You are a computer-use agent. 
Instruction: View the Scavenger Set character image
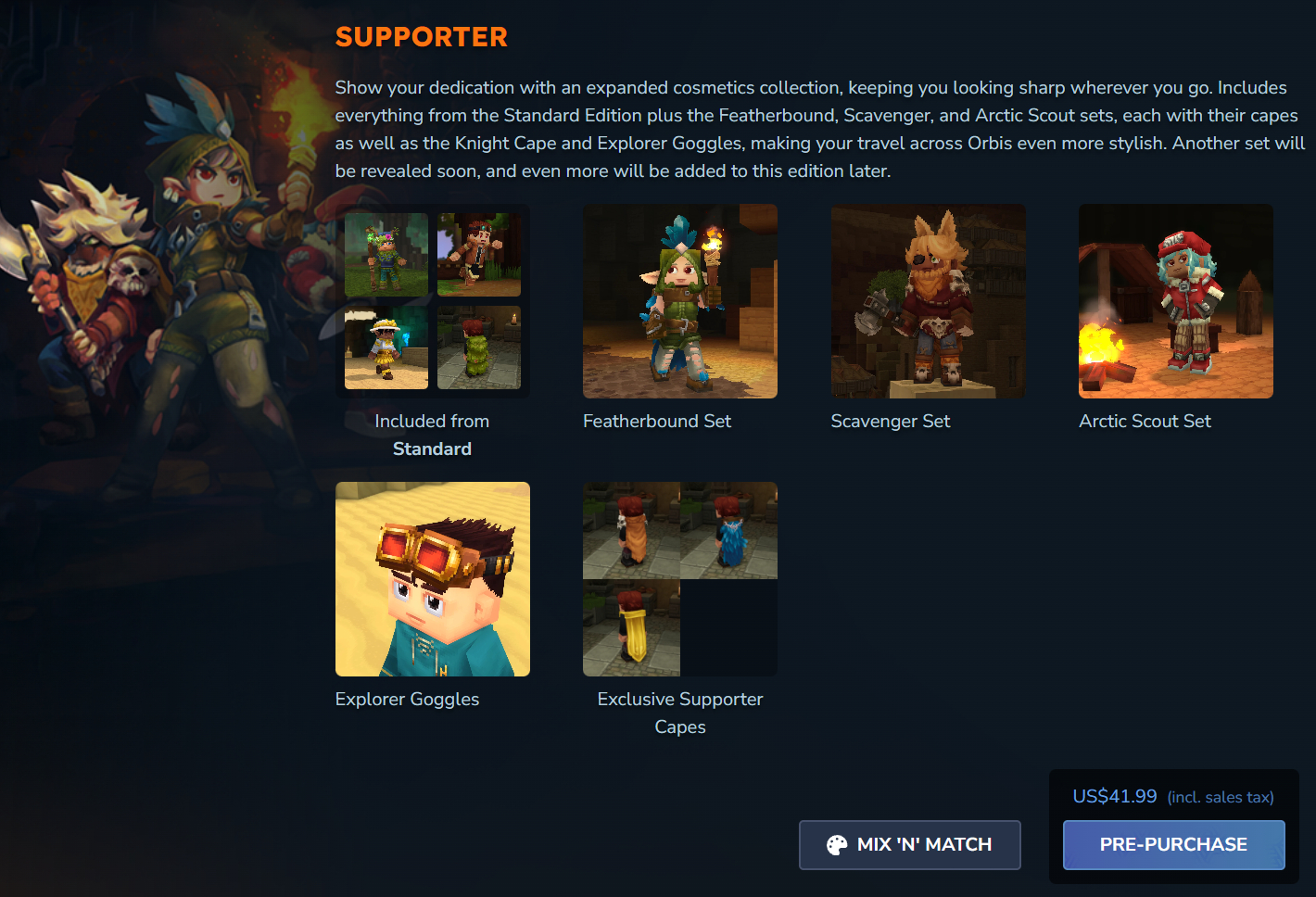928,301
